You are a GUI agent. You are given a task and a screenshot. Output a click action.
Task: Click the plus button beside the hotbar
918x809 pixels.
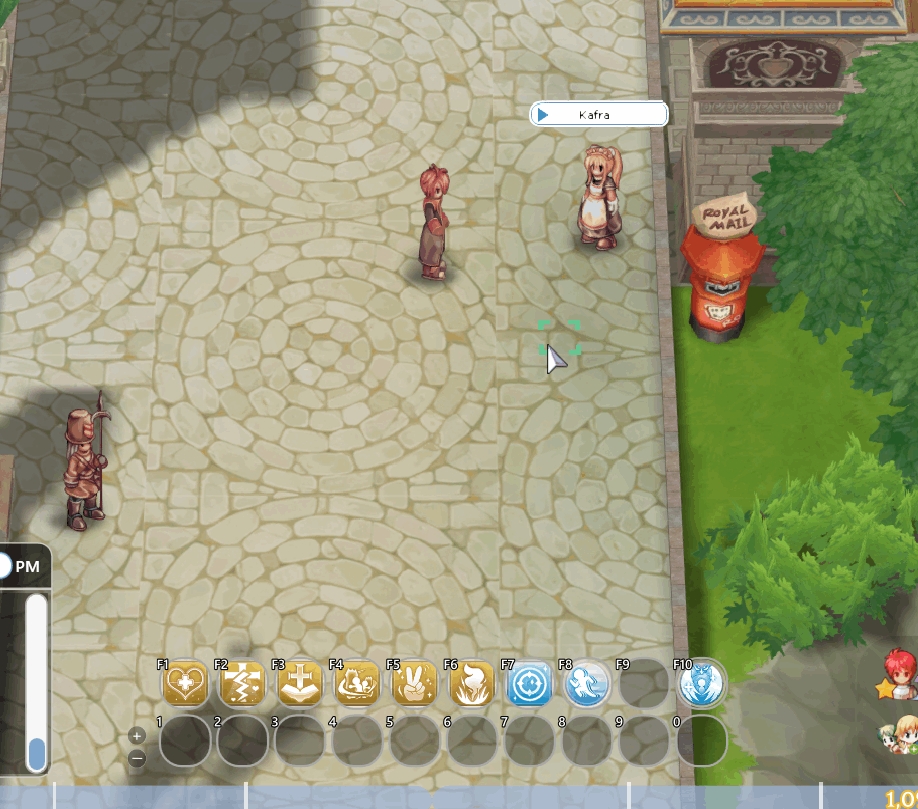pyautogui.click(x=137, y=736)
